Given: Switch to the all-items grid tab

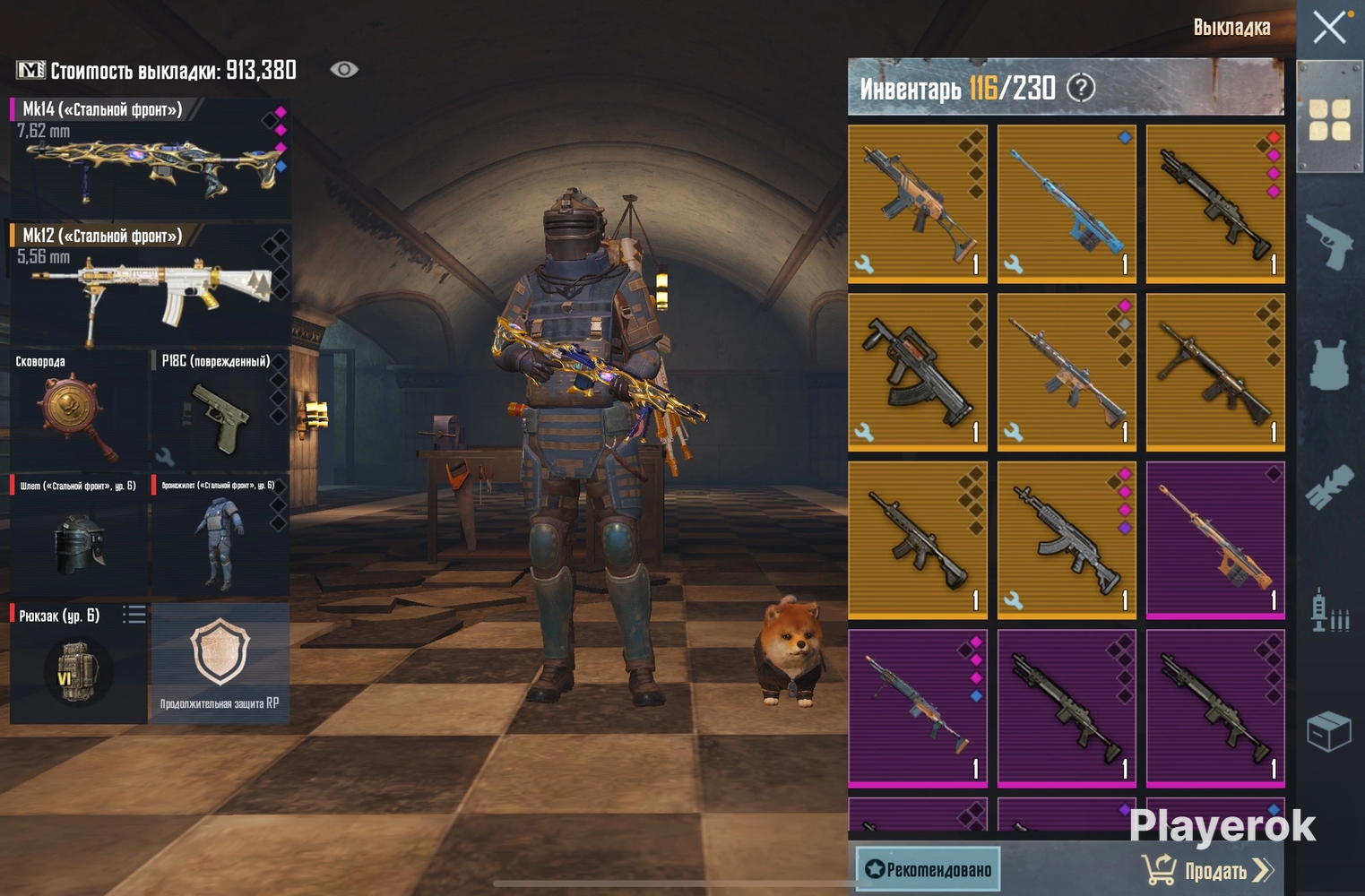Looking at the screenshot, I should [1330, 120].
